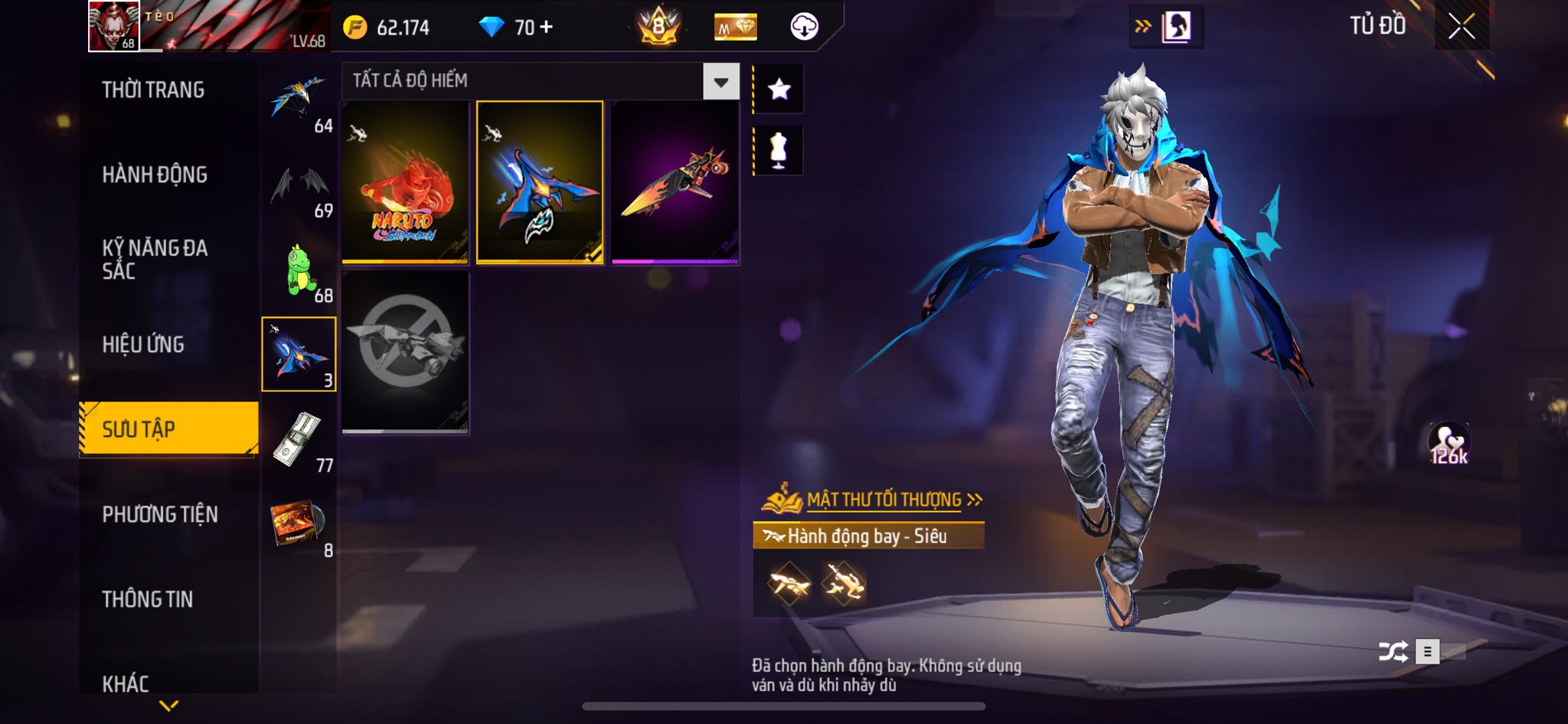Viewport: 1568px width, 724px height.
Task: Select the Naruto Shippuden skywing item
Action: 405,182
